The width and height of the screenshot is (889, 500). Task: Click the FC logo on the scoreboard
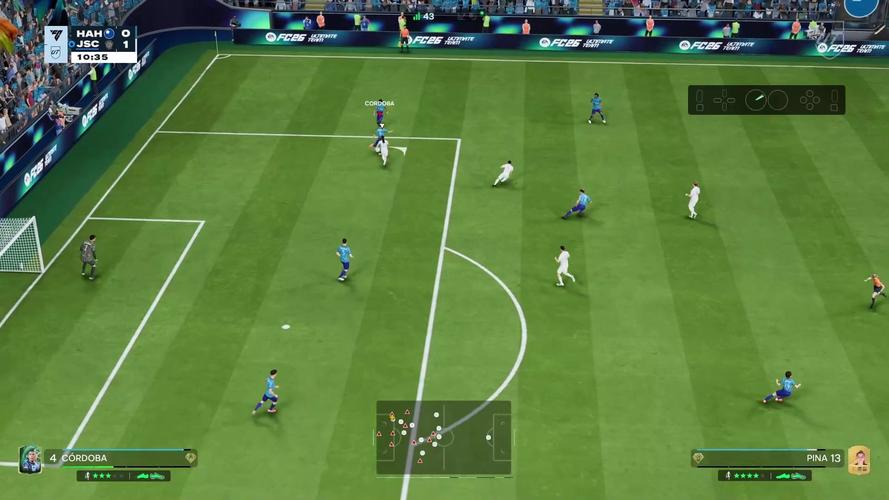tap(56, 38)
